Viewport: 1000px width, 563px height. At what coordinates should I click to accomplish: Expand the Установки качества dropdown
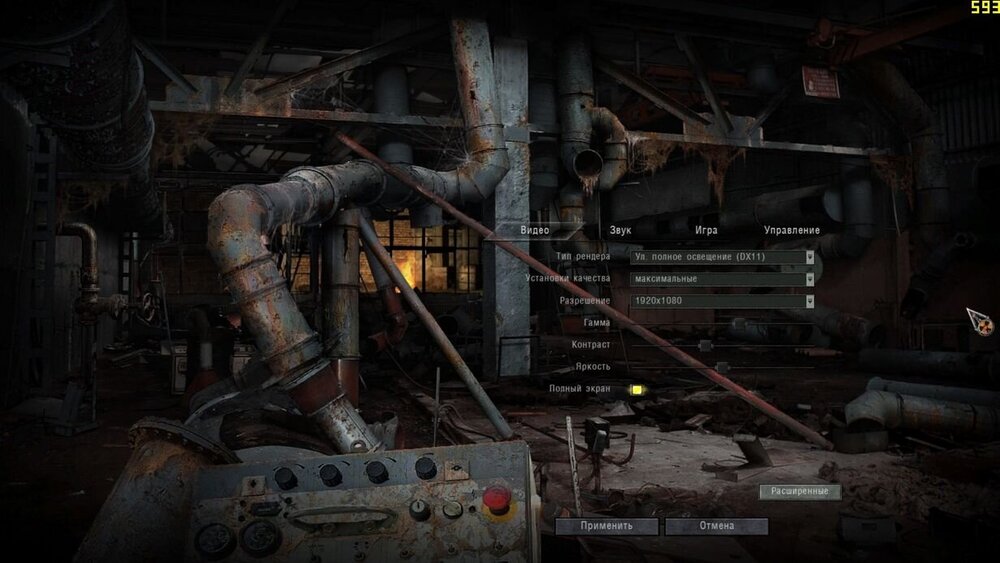[x=723, y=279]
